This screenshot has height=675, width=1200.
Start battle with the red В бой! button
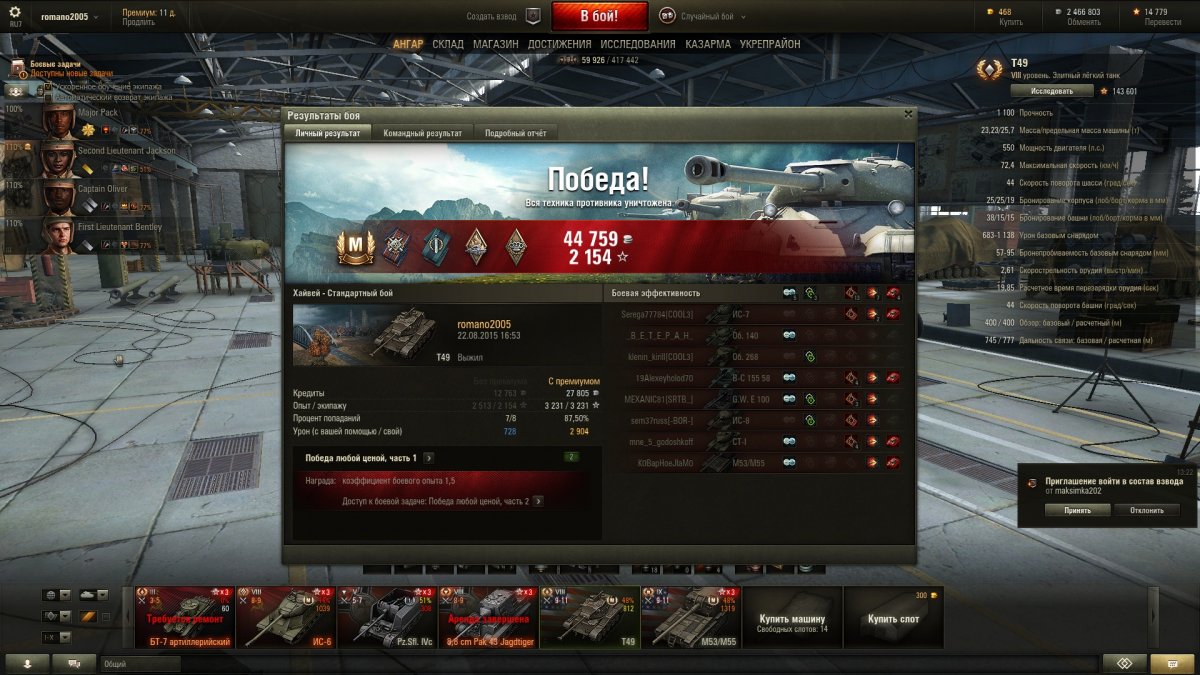599,16
